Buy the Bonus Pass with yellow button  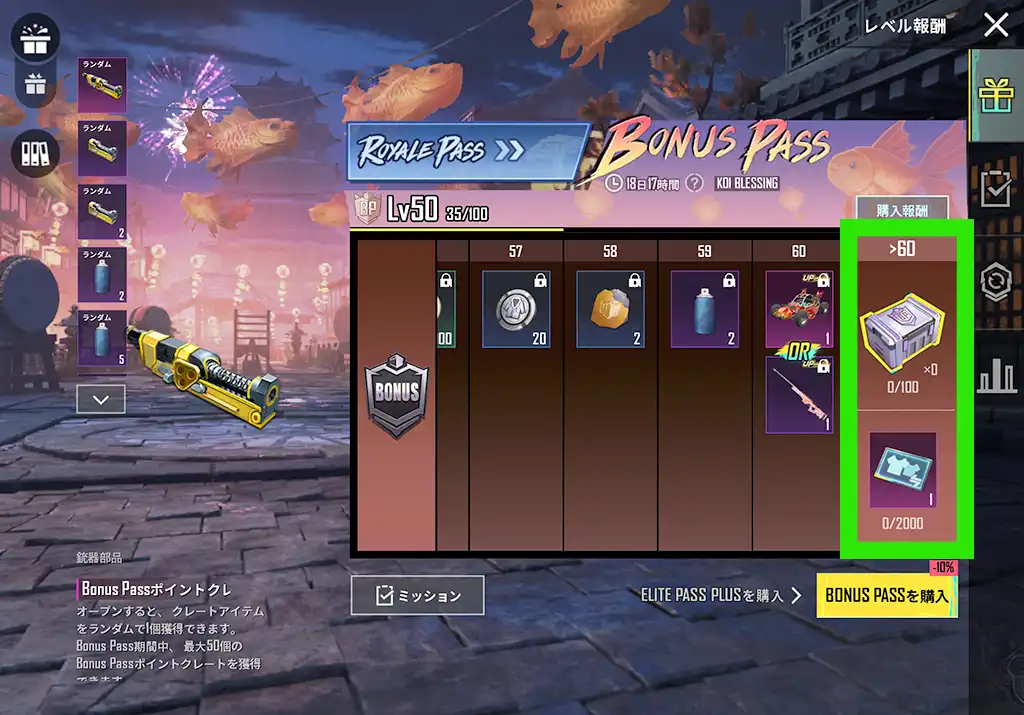pyautogui.click(x=886, y=595)
